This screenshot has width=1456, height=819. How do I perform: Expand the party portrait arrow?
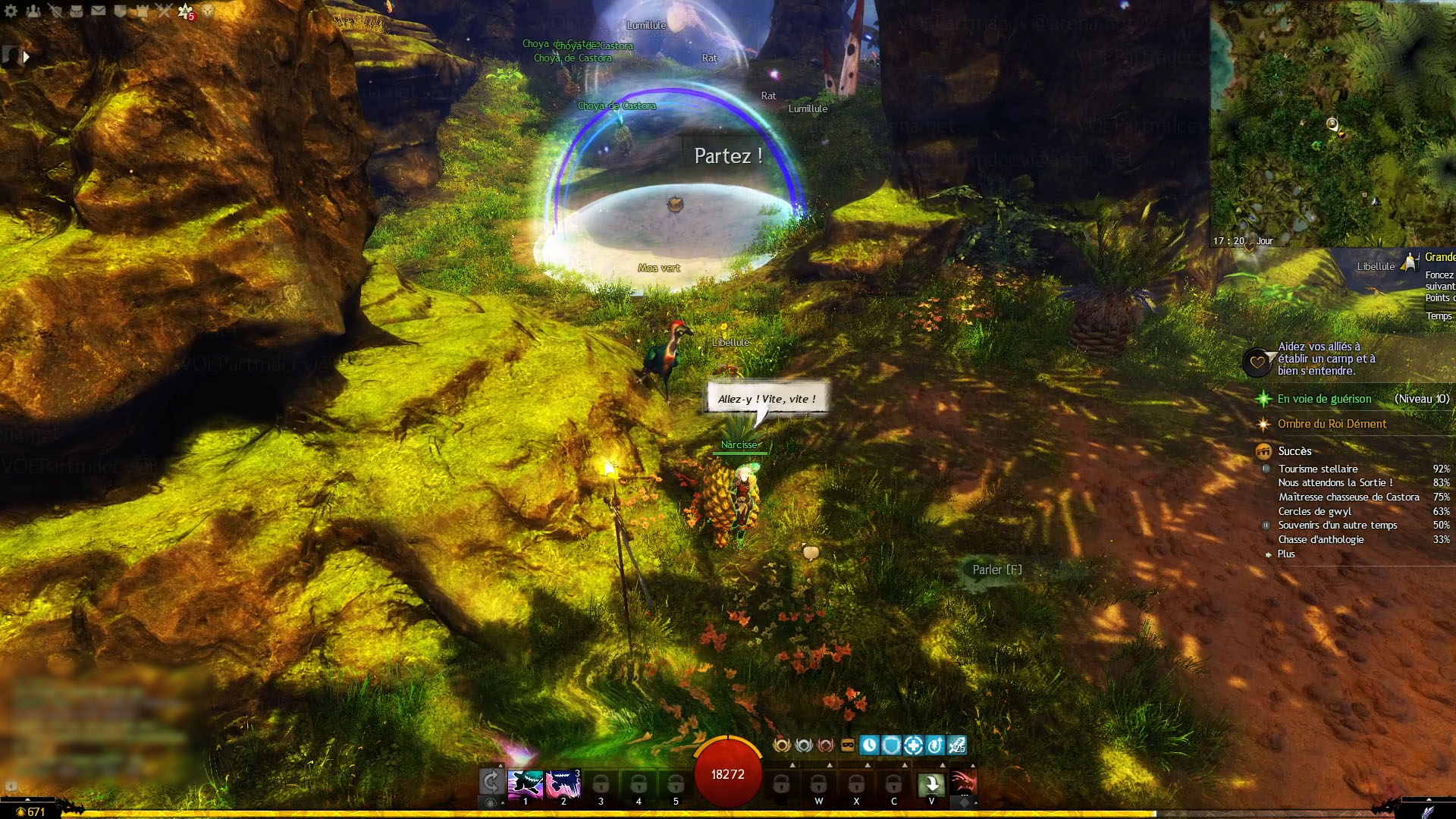click(27, 56)
